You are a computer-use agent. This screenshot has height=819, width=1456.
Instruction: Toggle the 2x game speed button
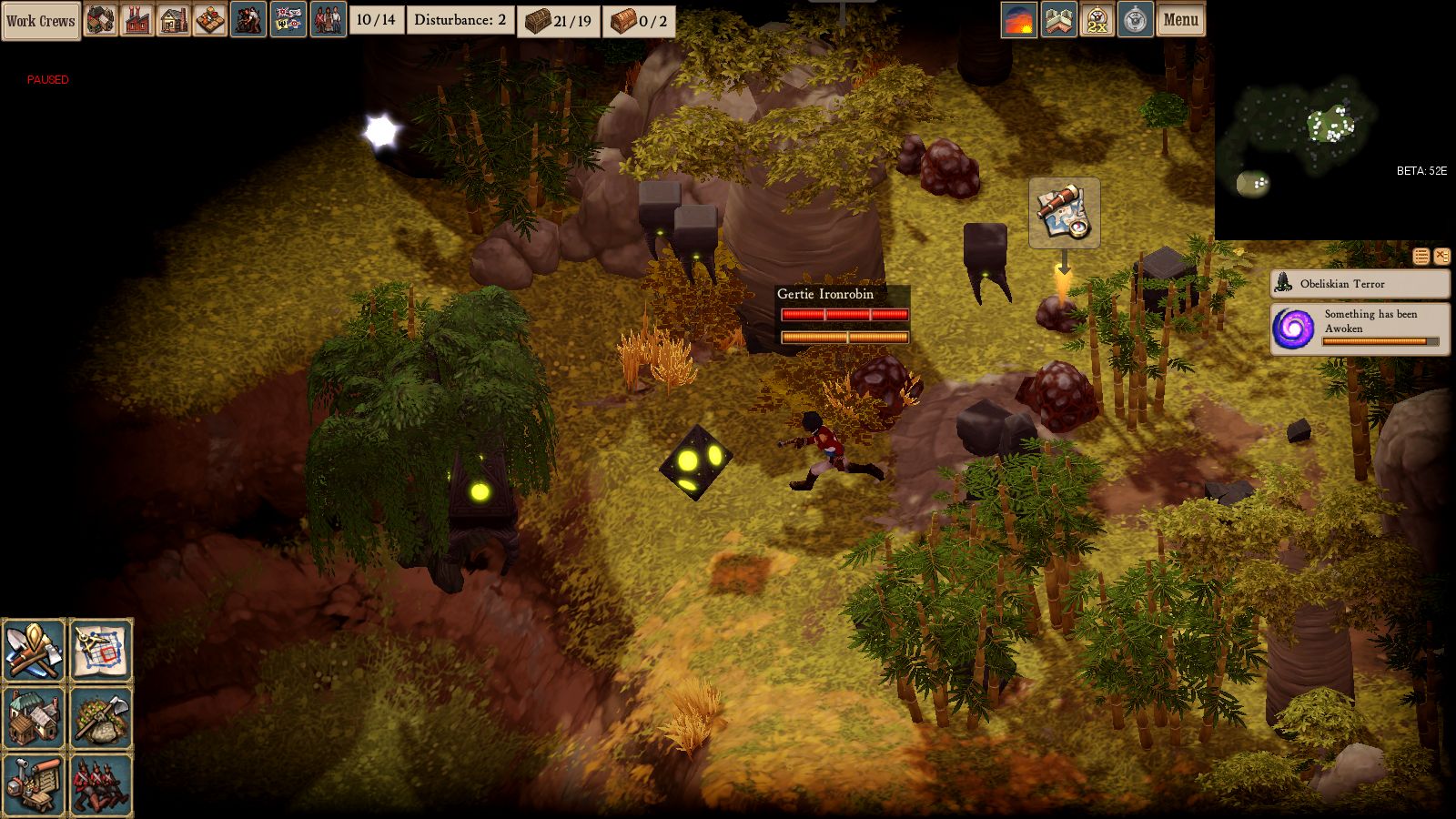click(x=1097, y=20)
